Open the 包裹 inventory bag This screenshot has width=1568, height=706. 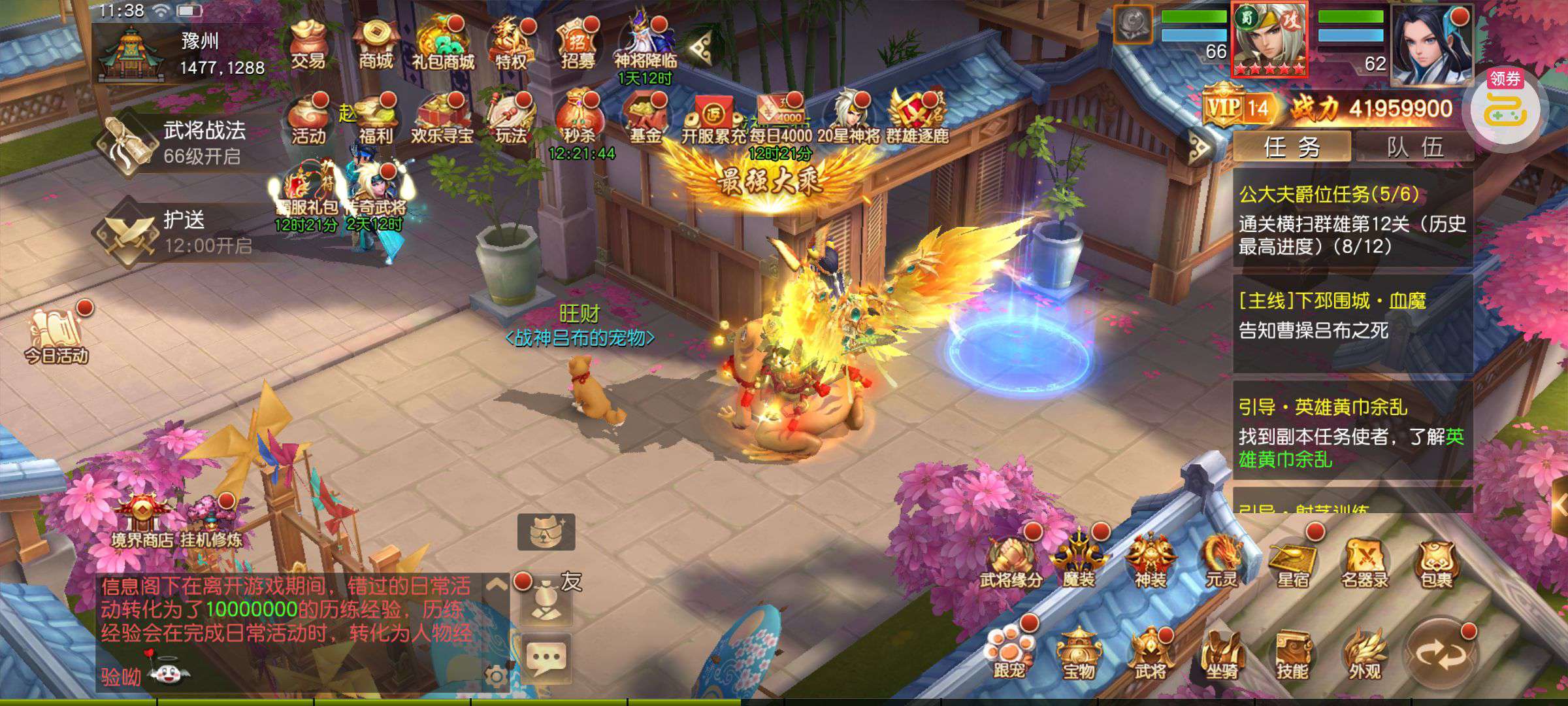point(1435,563)
